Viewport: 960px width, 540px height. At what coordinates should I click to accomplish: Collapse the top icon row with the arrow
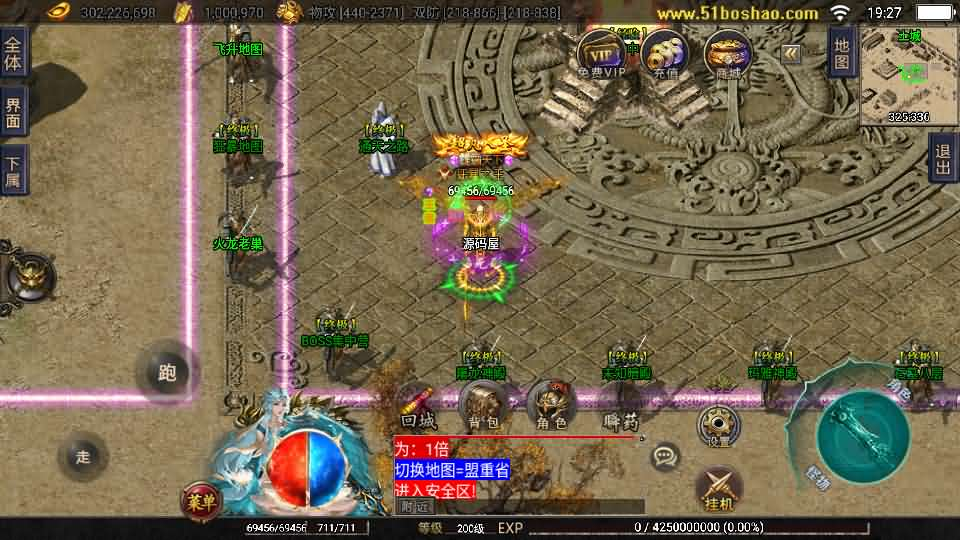[x=791, y=54]
